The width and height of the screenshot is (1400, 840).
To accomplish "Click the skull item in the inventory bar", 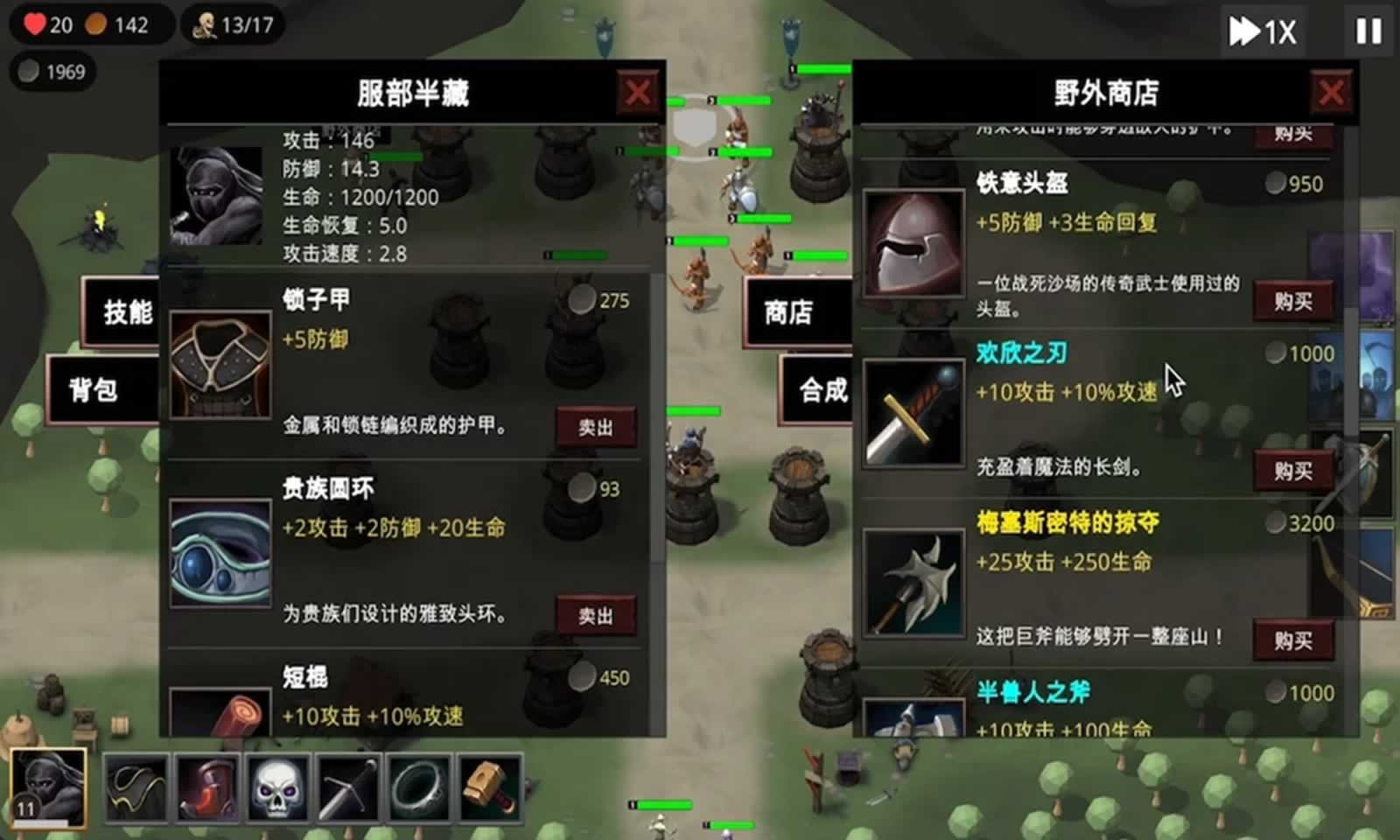I will (277, 786).
